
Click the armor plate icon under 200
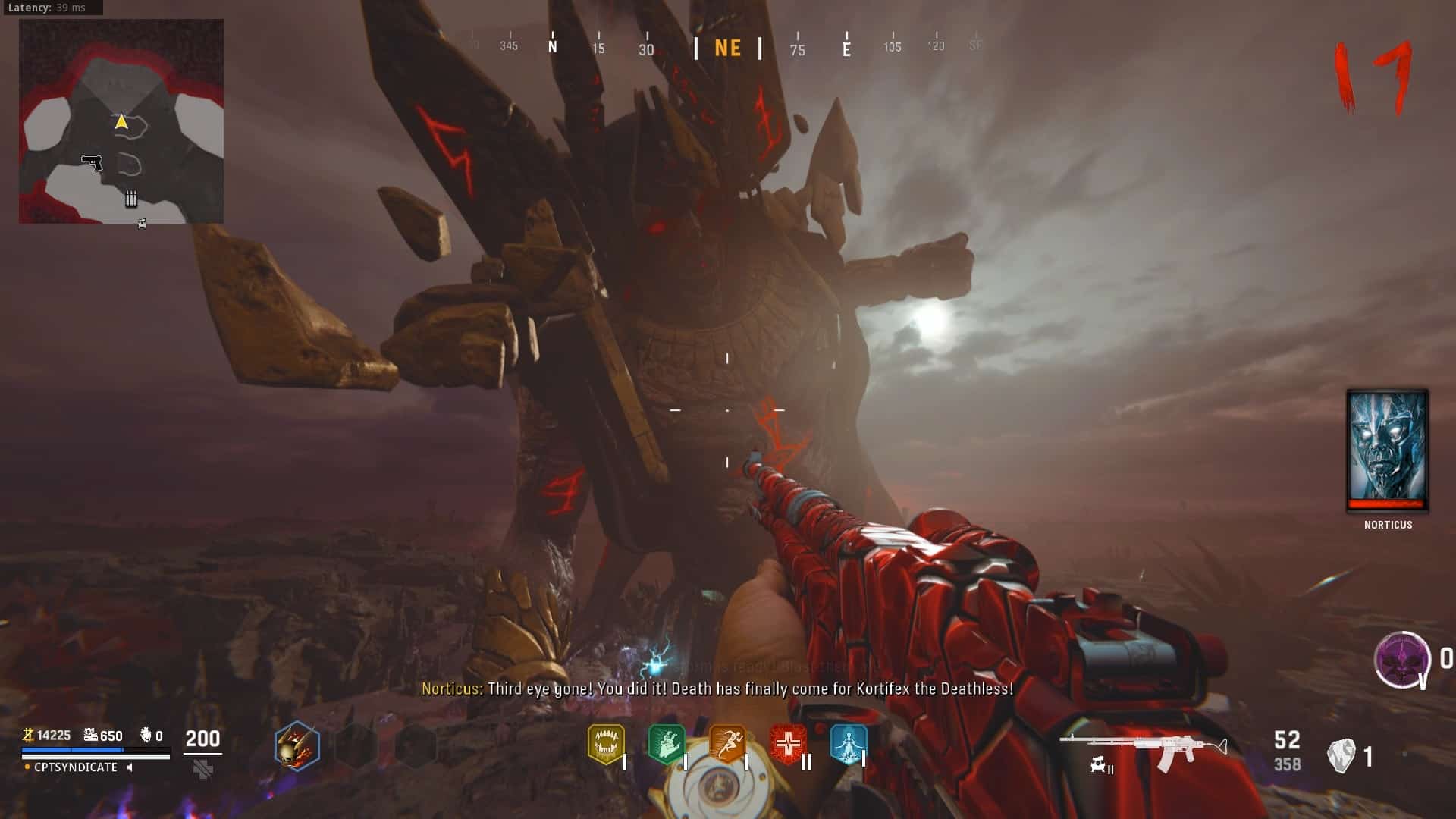point(202,770)
